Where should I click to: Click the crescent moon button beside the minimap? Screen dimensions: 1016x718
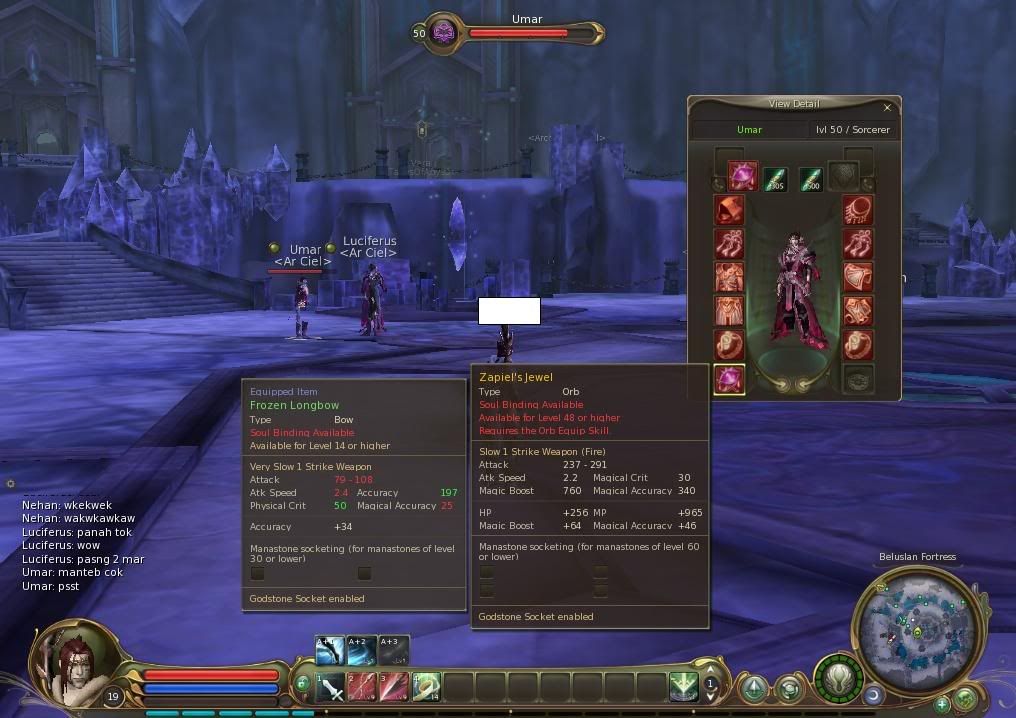873,694
